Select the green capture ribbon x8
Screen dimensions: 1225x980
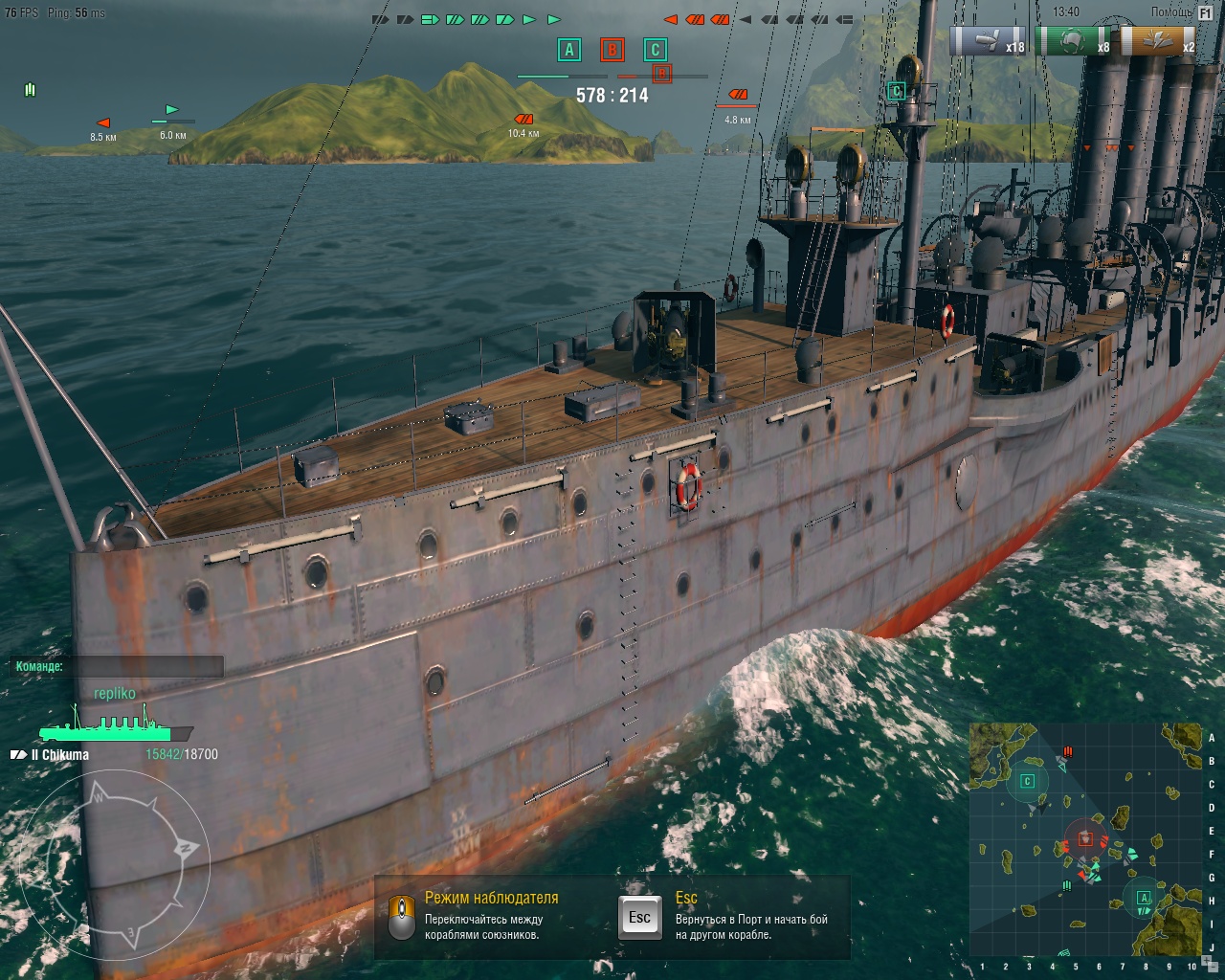pyautogui.click(x=1075, y=42)
